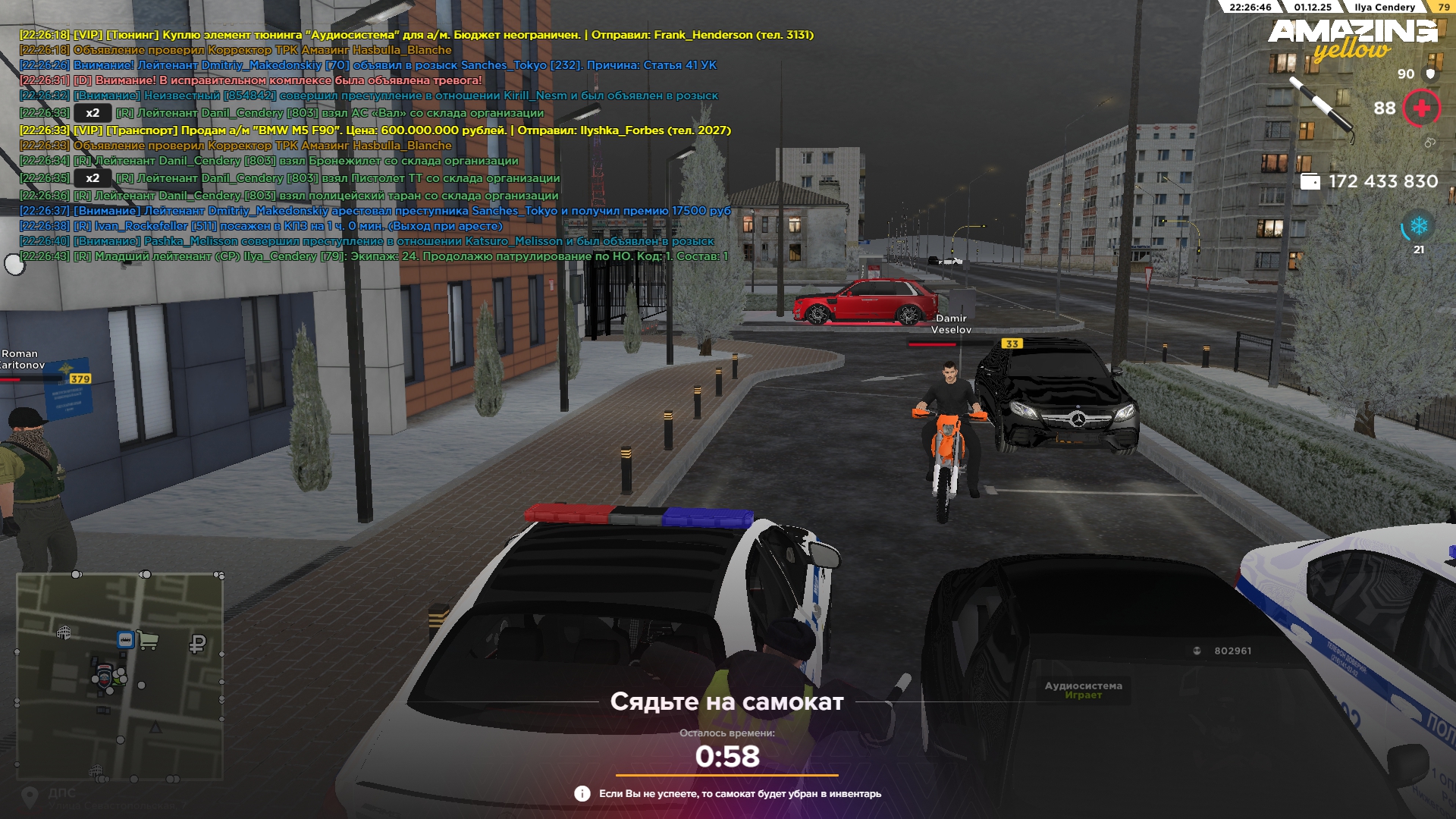Click the AMAZING yellow server logo
1456x819 pixels.
[1352, 39]
